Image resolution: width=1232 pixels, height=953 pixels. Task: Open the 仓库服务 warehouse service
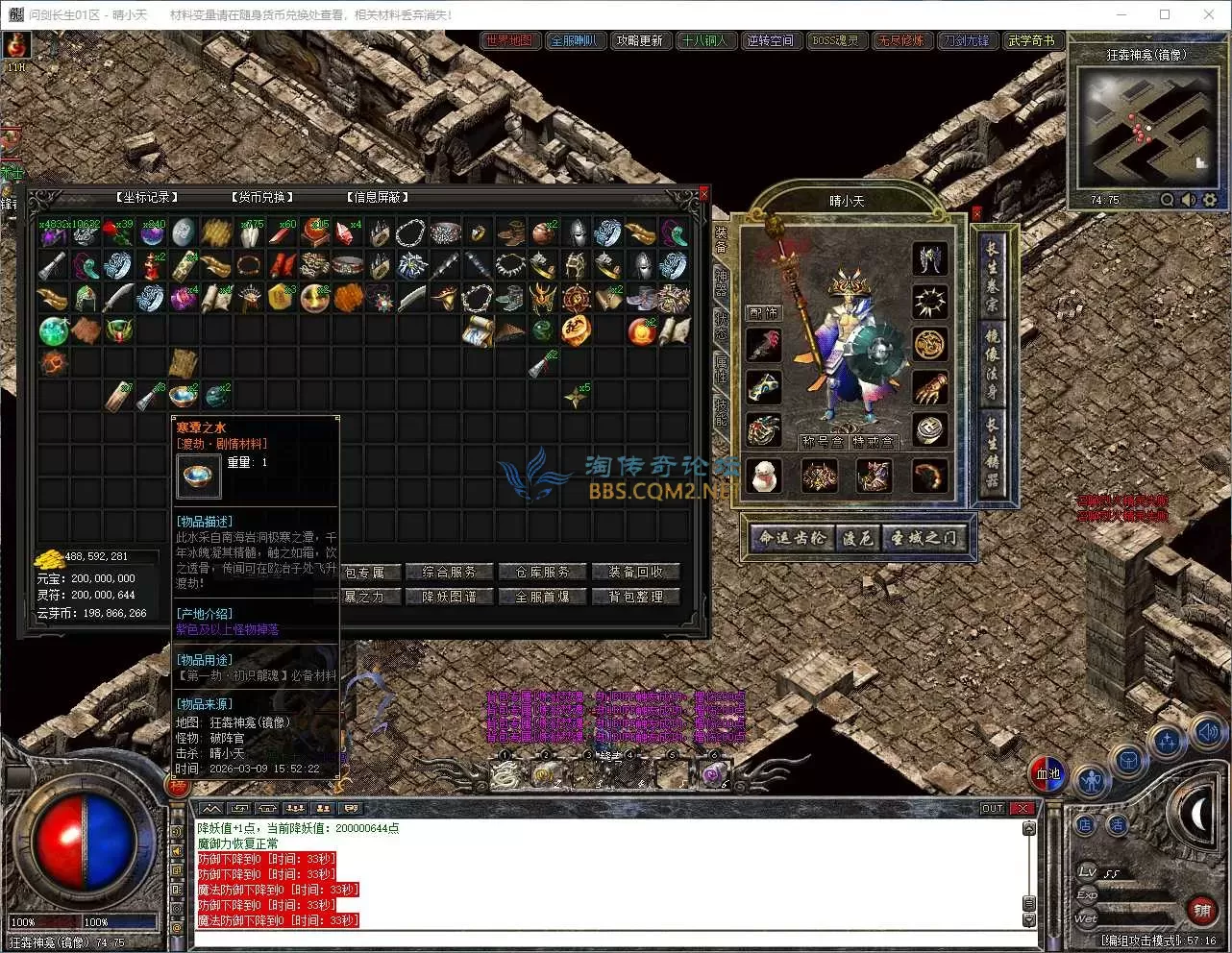(542, 572)
